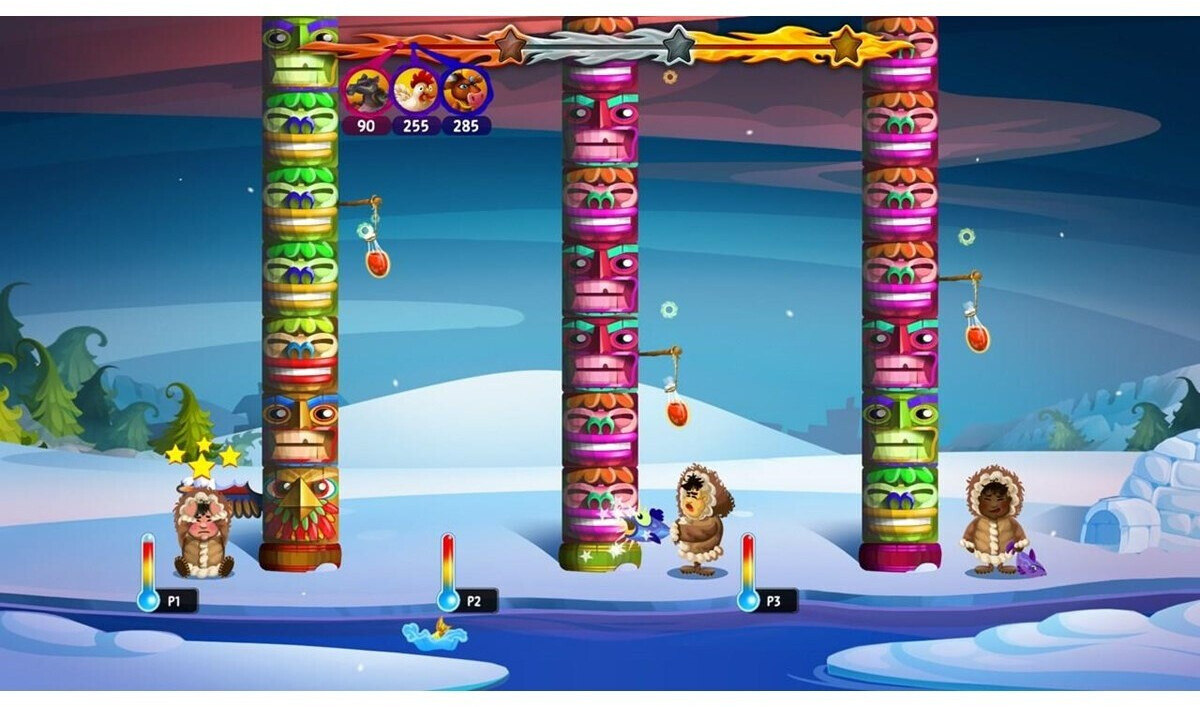
Task: Choose the P3 player tag
Action: [x=777, y=601]
